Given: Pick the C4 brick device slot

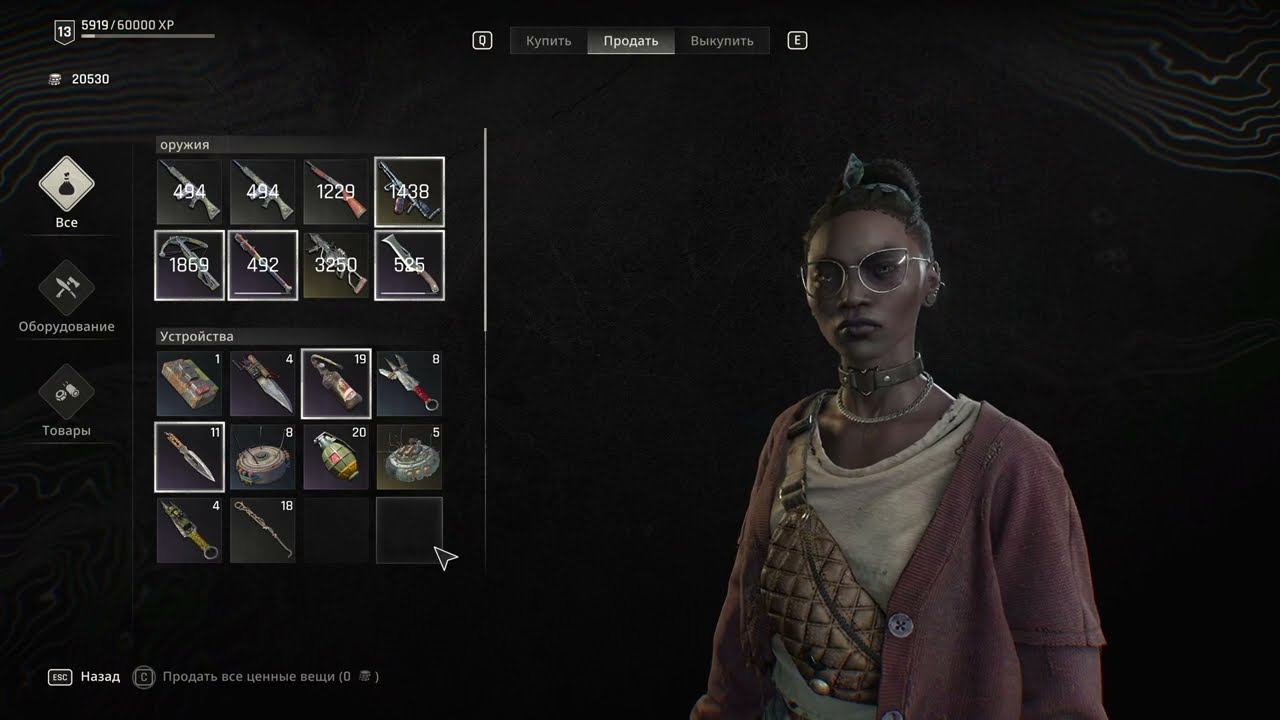Looking at the screenshot, I should click(x=190, y=383).
